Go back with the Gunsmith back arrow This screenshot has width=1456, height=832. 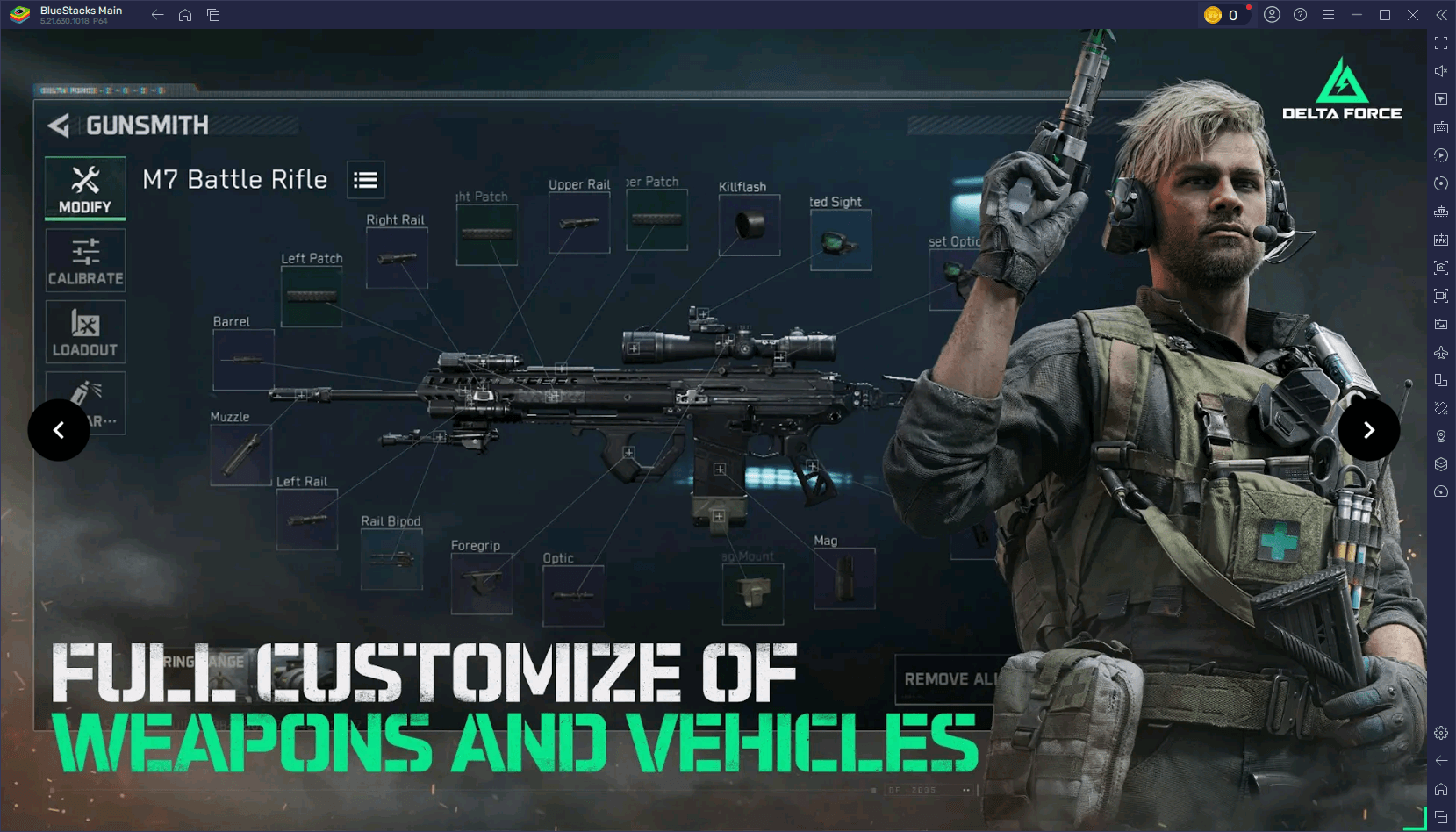[58, 125]
